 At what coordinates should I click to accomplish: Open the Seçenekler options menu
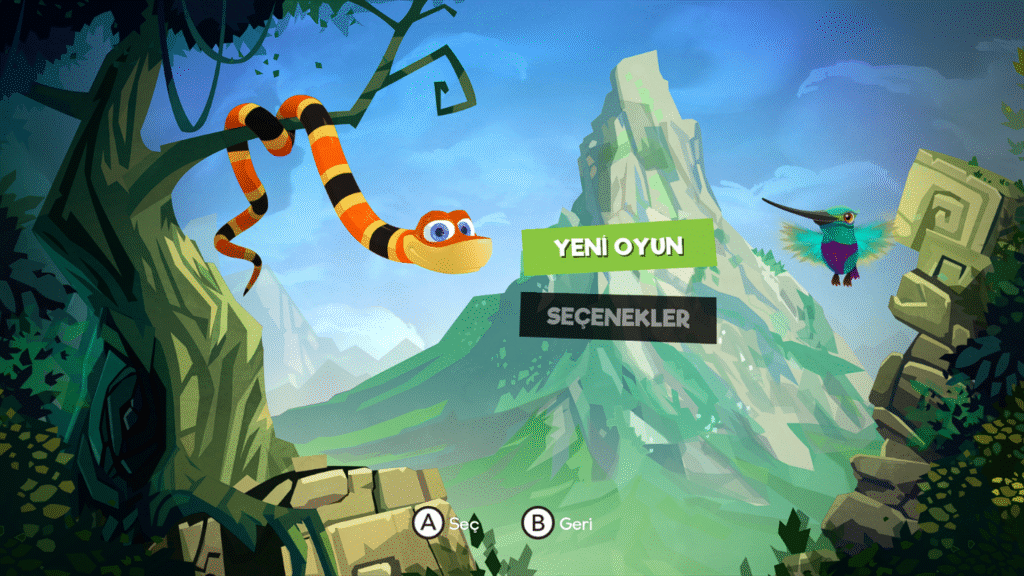click(618, 319)
